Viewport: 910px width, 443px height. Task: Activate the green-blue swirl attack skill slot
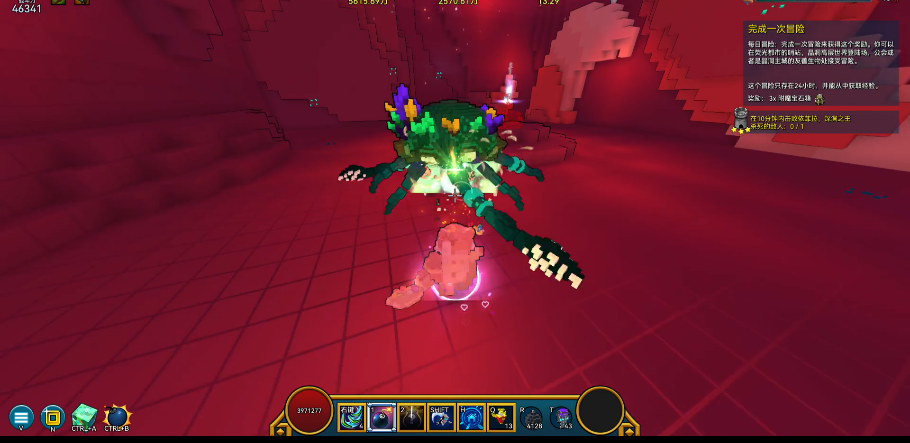tap(352, 417)
